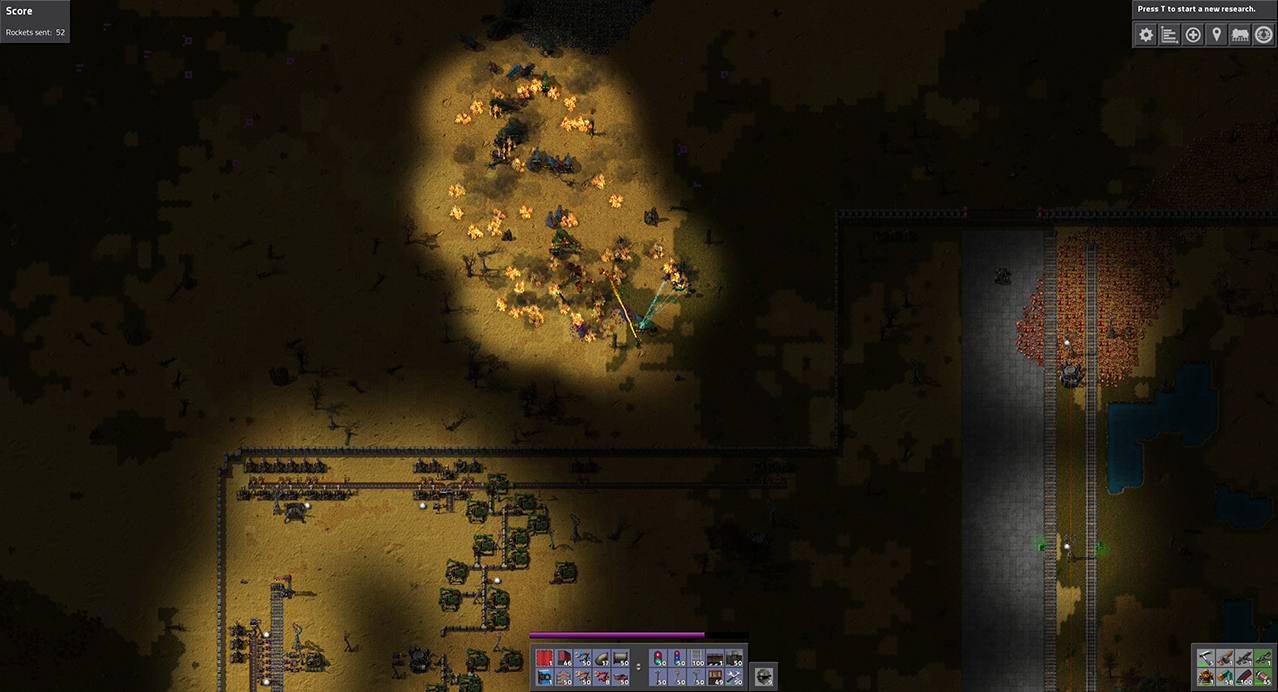Select the red and green rail signal
The image size is (1278, 692).
coord(659,658)
